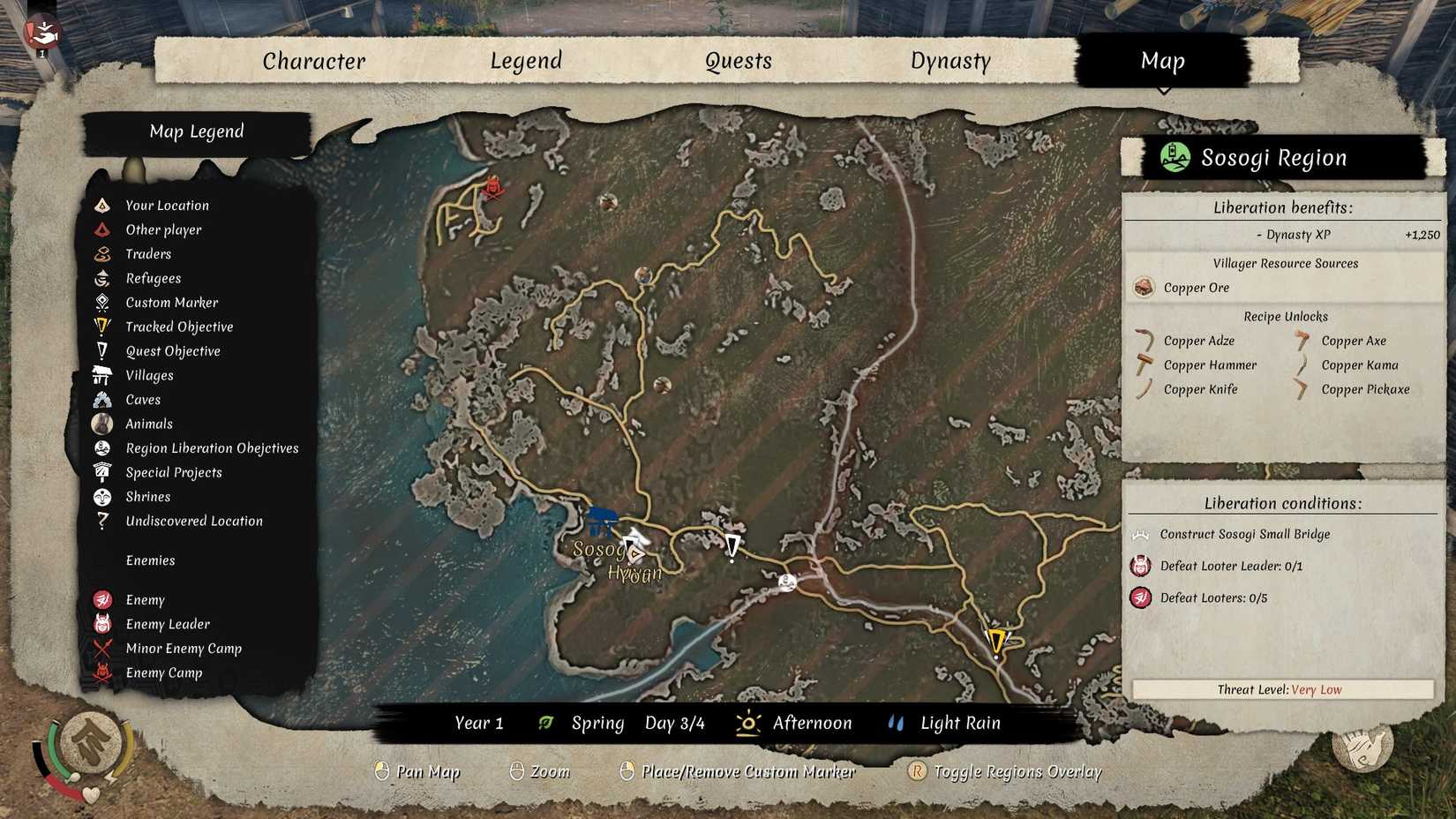
Task: Click the Copper Axe recipe icon
Action: coord(1299,340)
